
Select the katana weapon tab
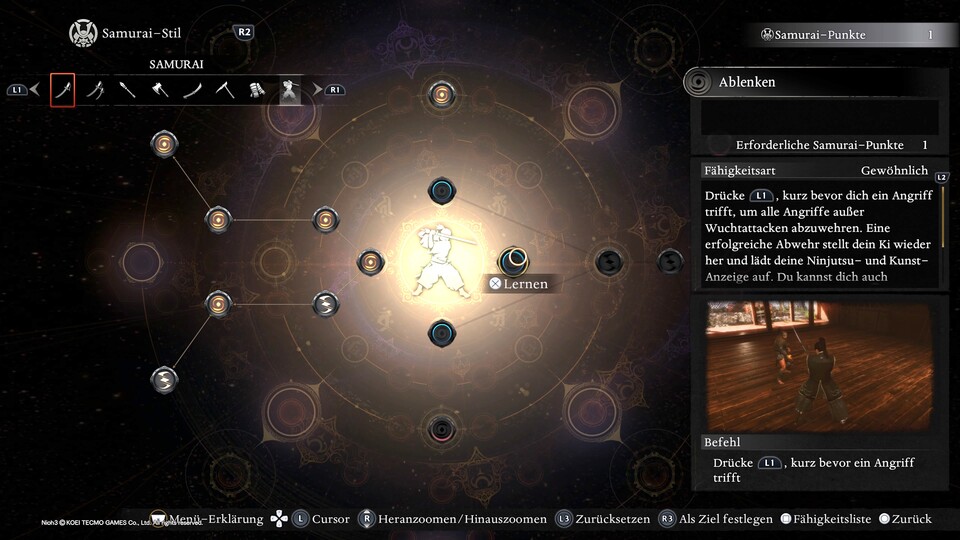click(x=62, y=90)
